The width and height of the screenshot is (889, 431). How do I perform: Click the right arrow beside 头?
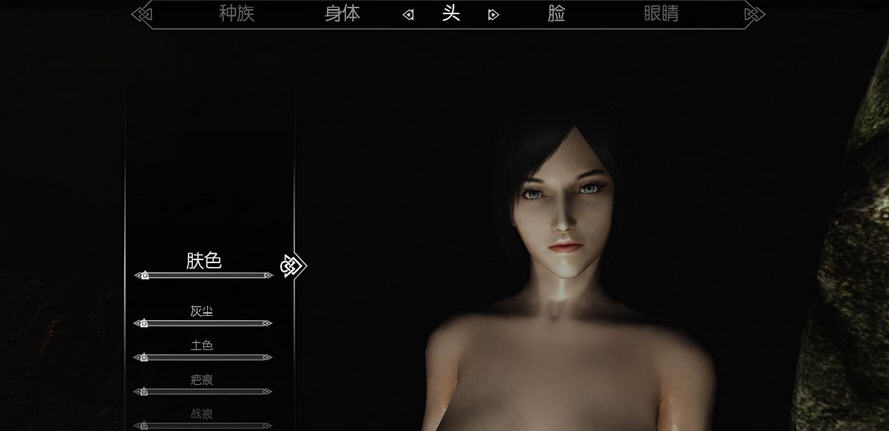(493, 15)
